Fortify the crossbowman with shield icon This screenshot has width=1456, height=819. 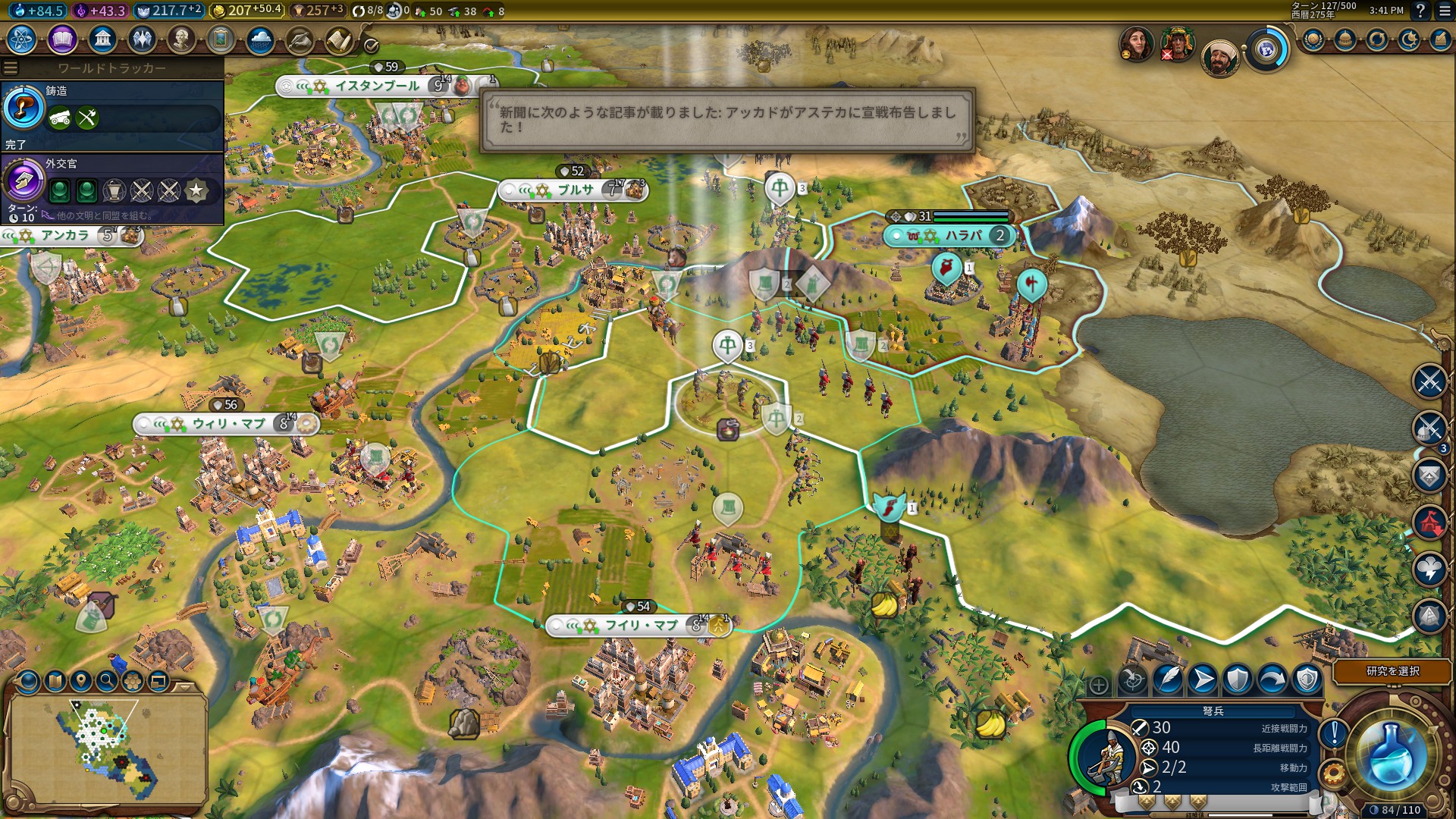[x=1238, y=679]
